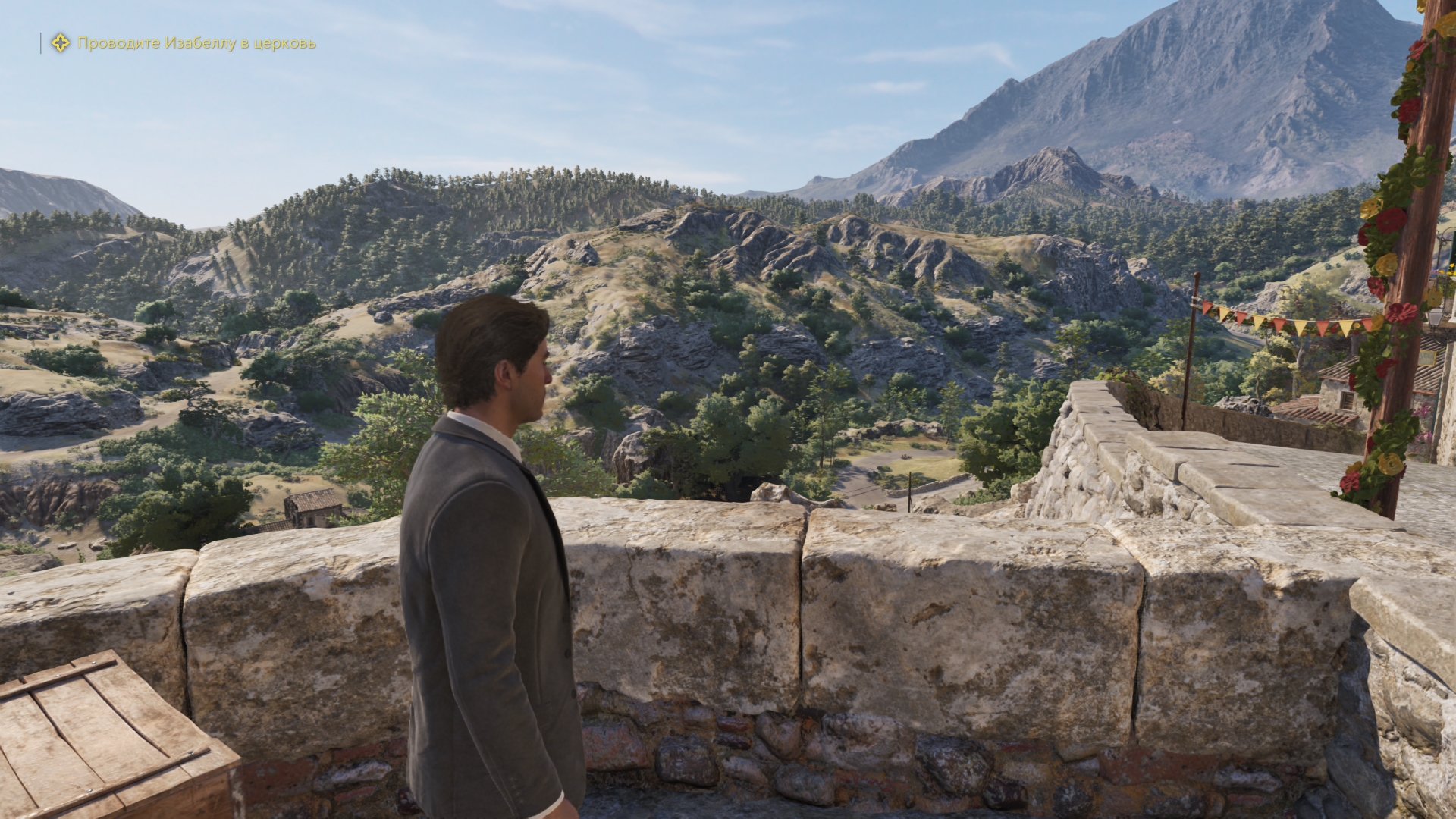The image size is (1456, 819).
Task: Select the yellow objective marker icon
Action: pos(60,43)
